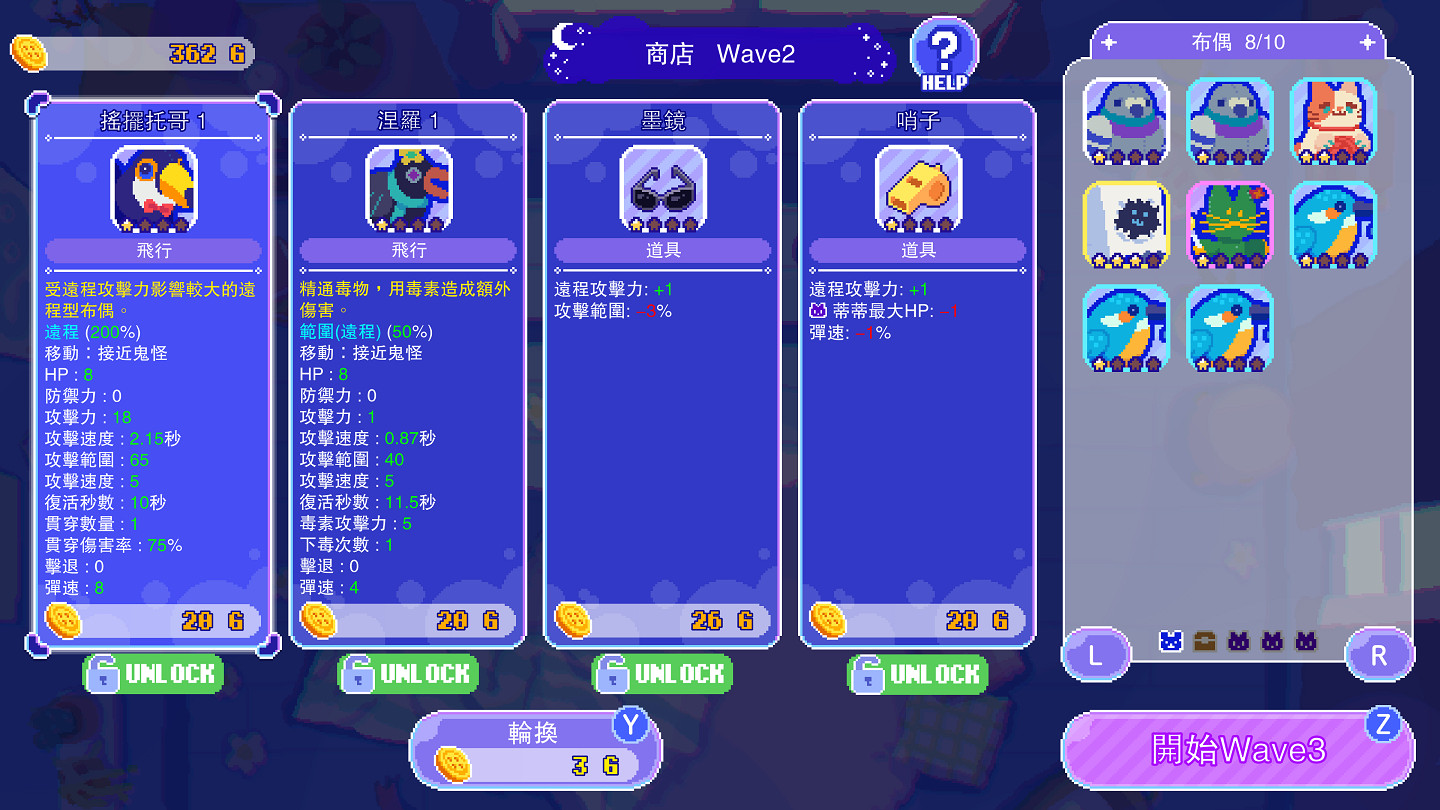The height and width of the screenshot is (810, 1440).
Task: Select the toucan portrait of 搖擺托哥 1
Action: pyautogui.click(x=152, y=190)
